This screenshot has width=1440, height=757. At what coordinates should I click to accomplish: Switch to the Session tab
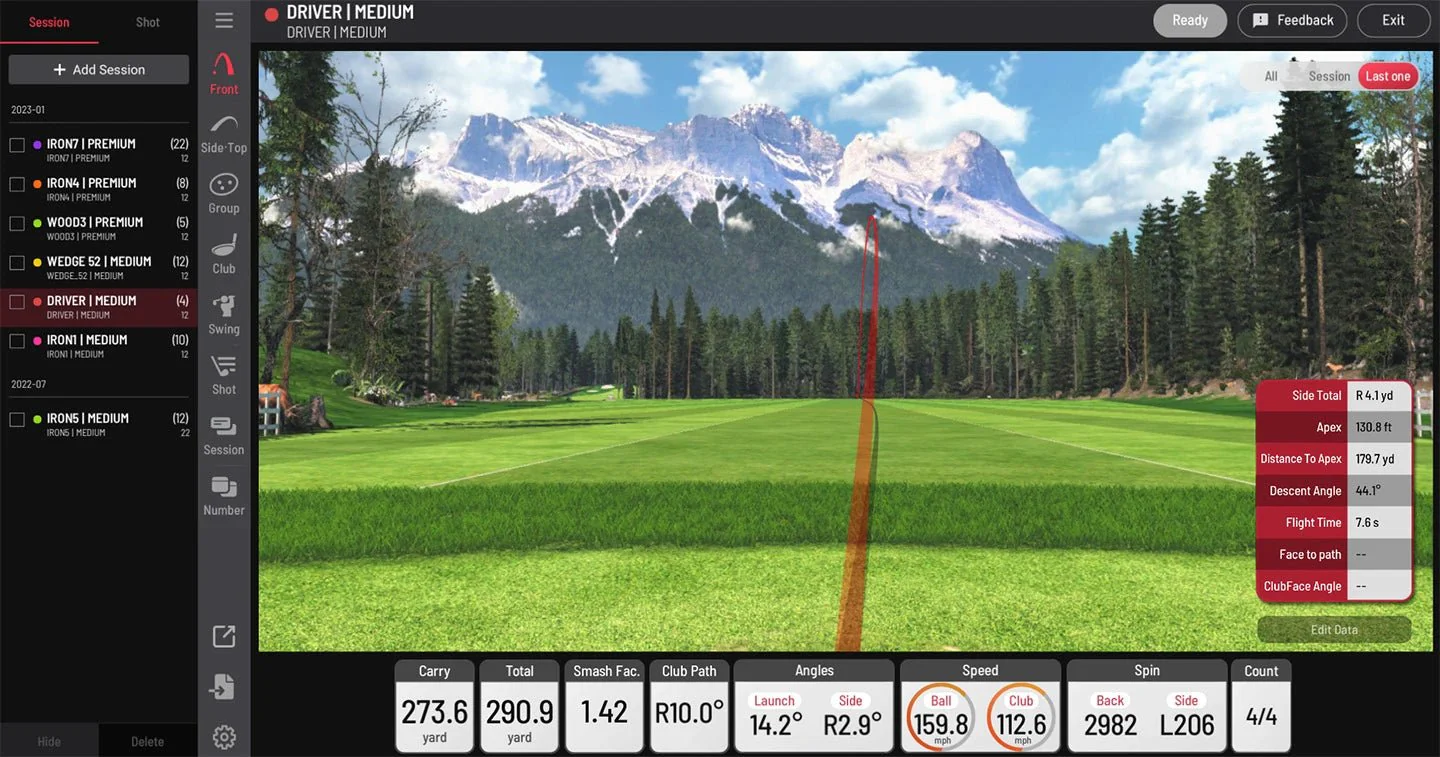49,20
